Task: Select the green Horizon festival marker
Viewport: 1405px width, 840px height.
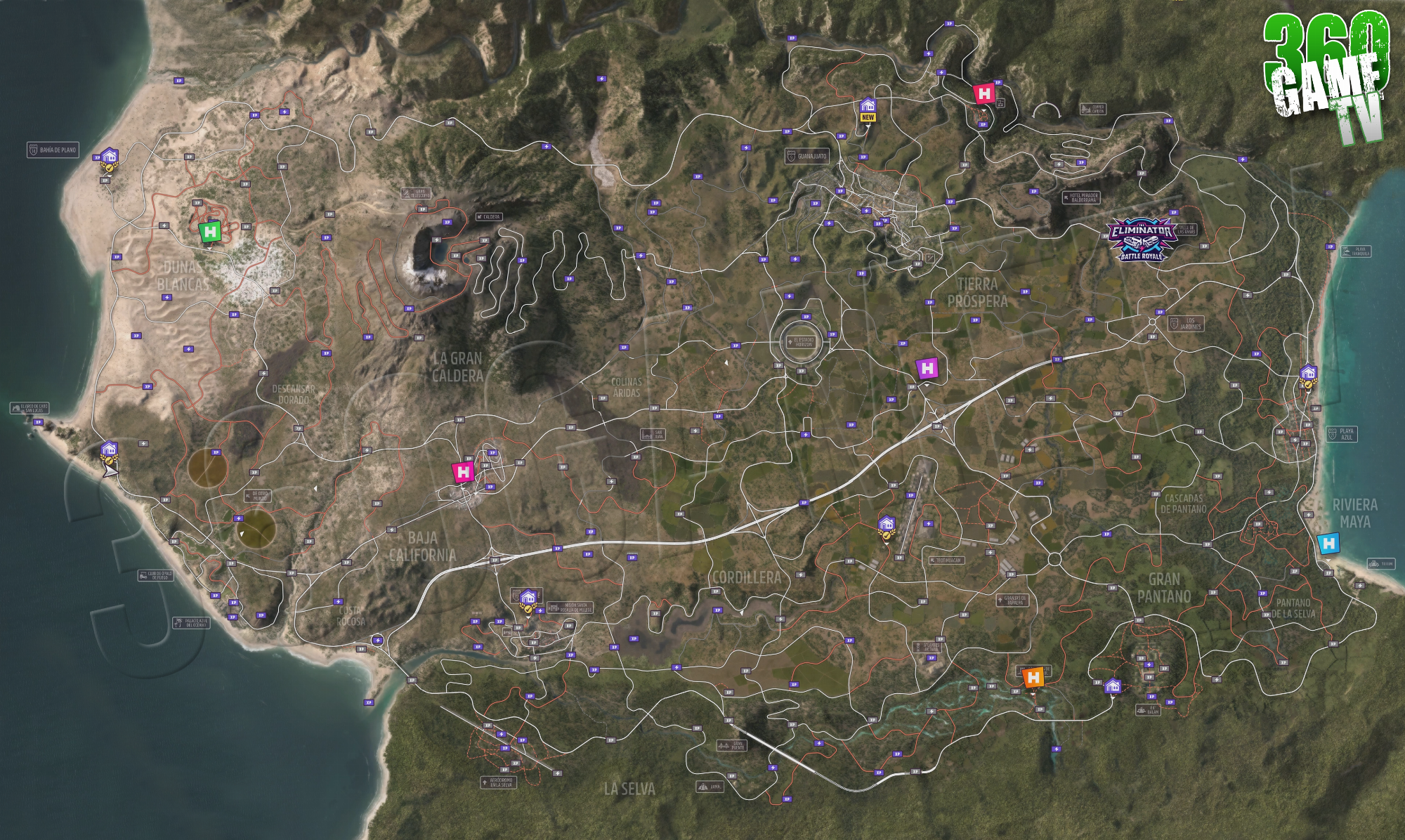Action: pyautogui.click(x=210, y=231)
